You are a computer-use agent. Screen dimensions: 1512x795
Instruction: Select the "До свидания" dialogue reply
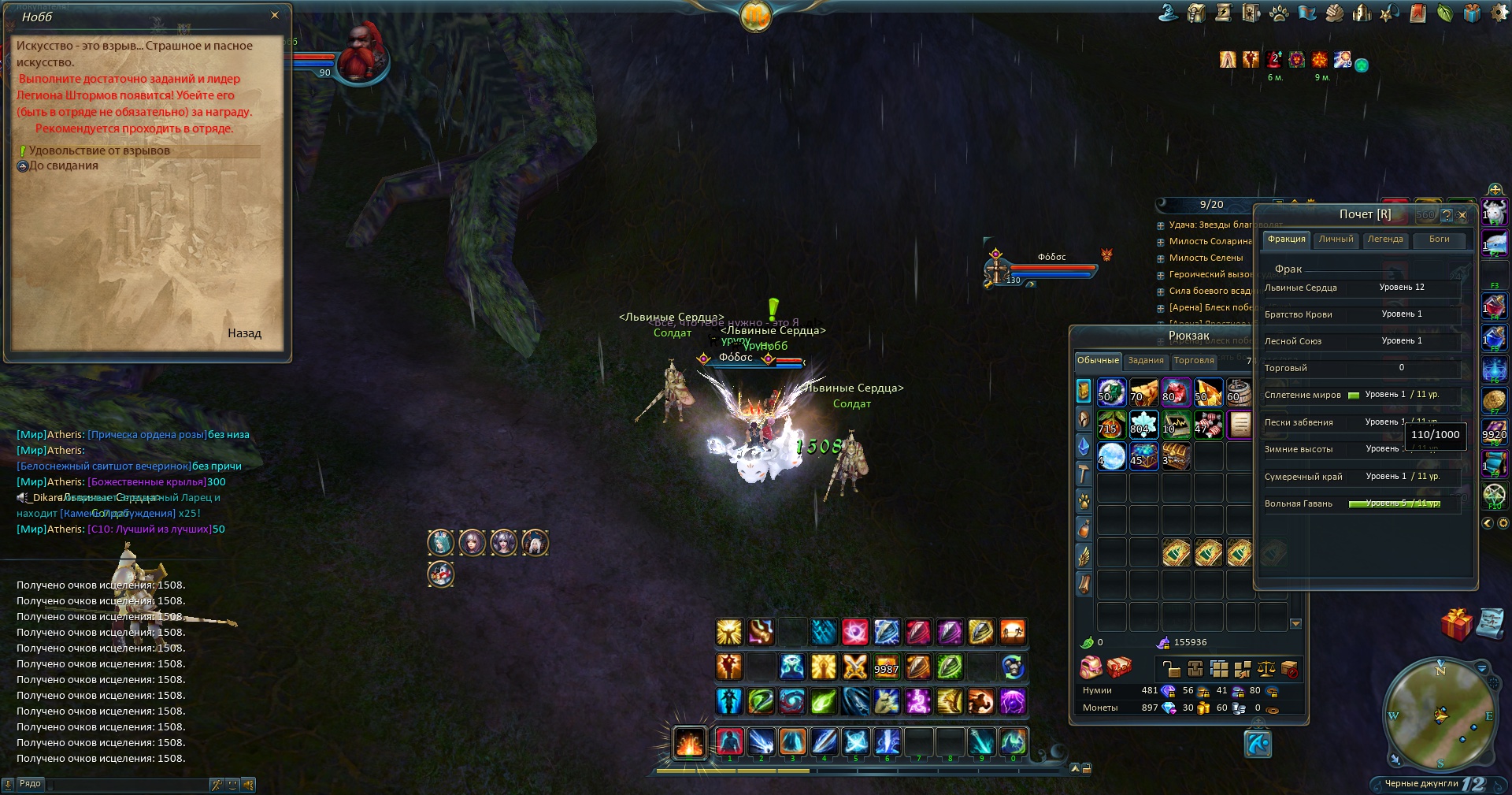pyautogui.click(x=63, y=165)
